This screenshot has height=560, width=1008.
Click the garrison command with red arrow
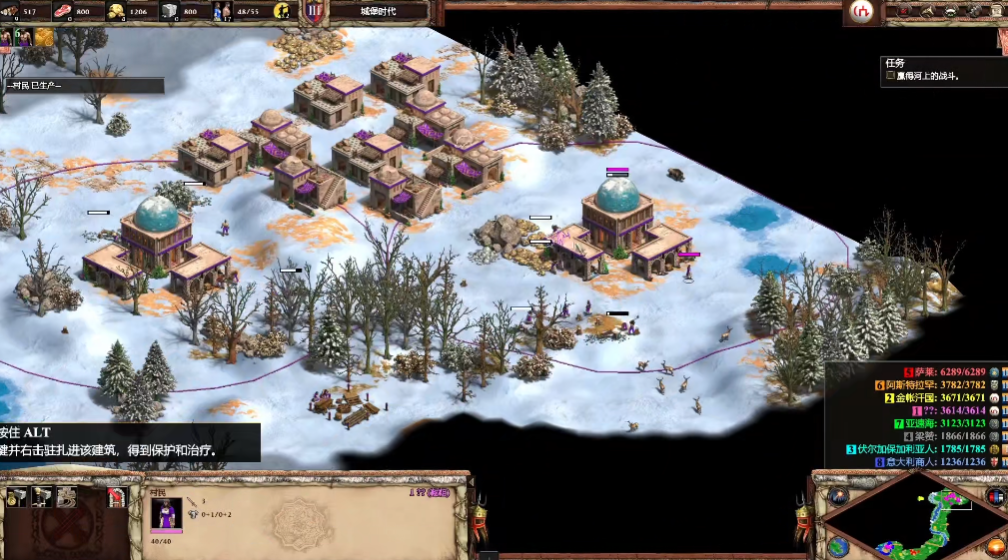pos(116,497)
